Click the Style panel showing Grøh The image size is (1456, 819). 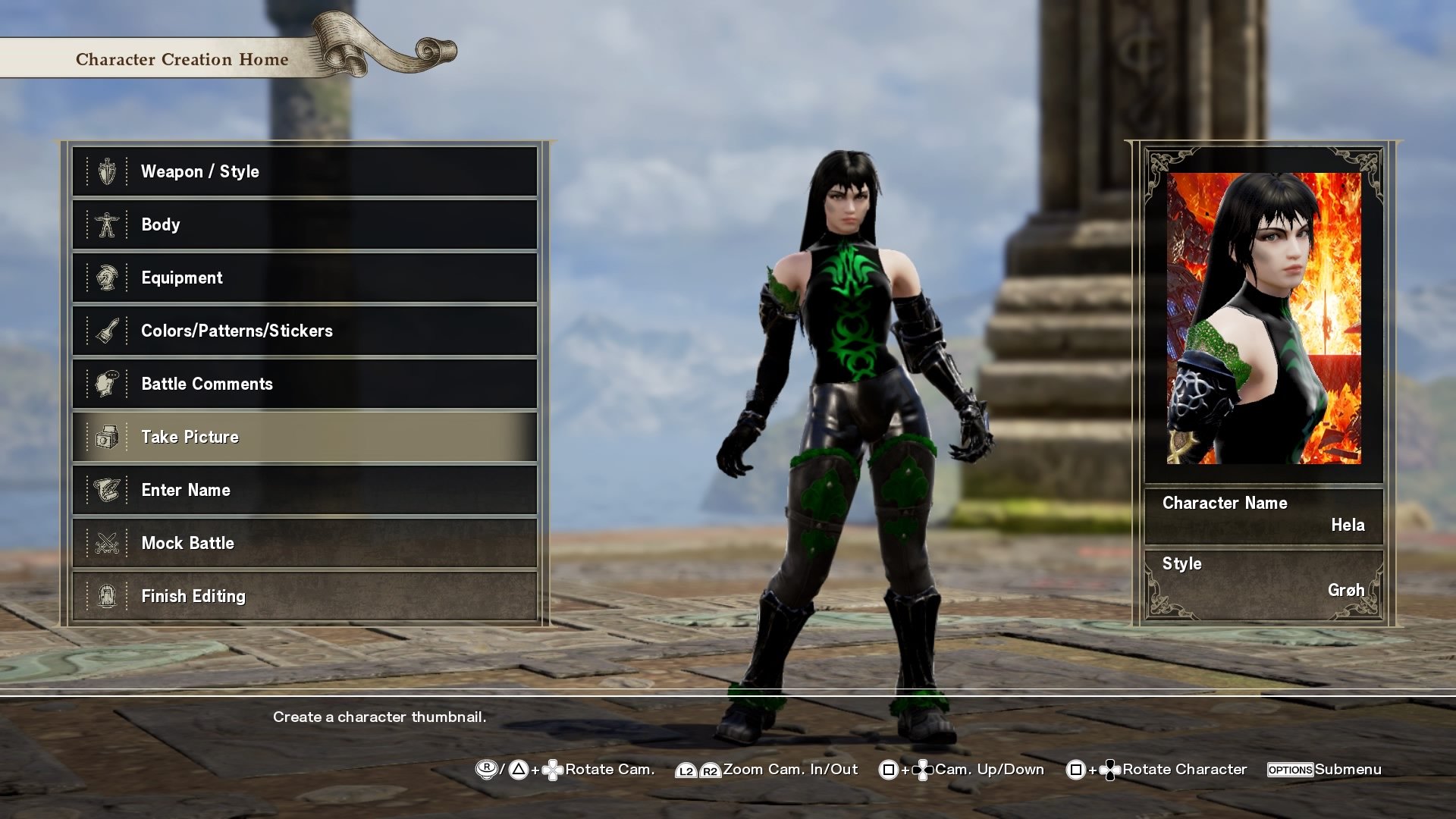[1263, 578]
